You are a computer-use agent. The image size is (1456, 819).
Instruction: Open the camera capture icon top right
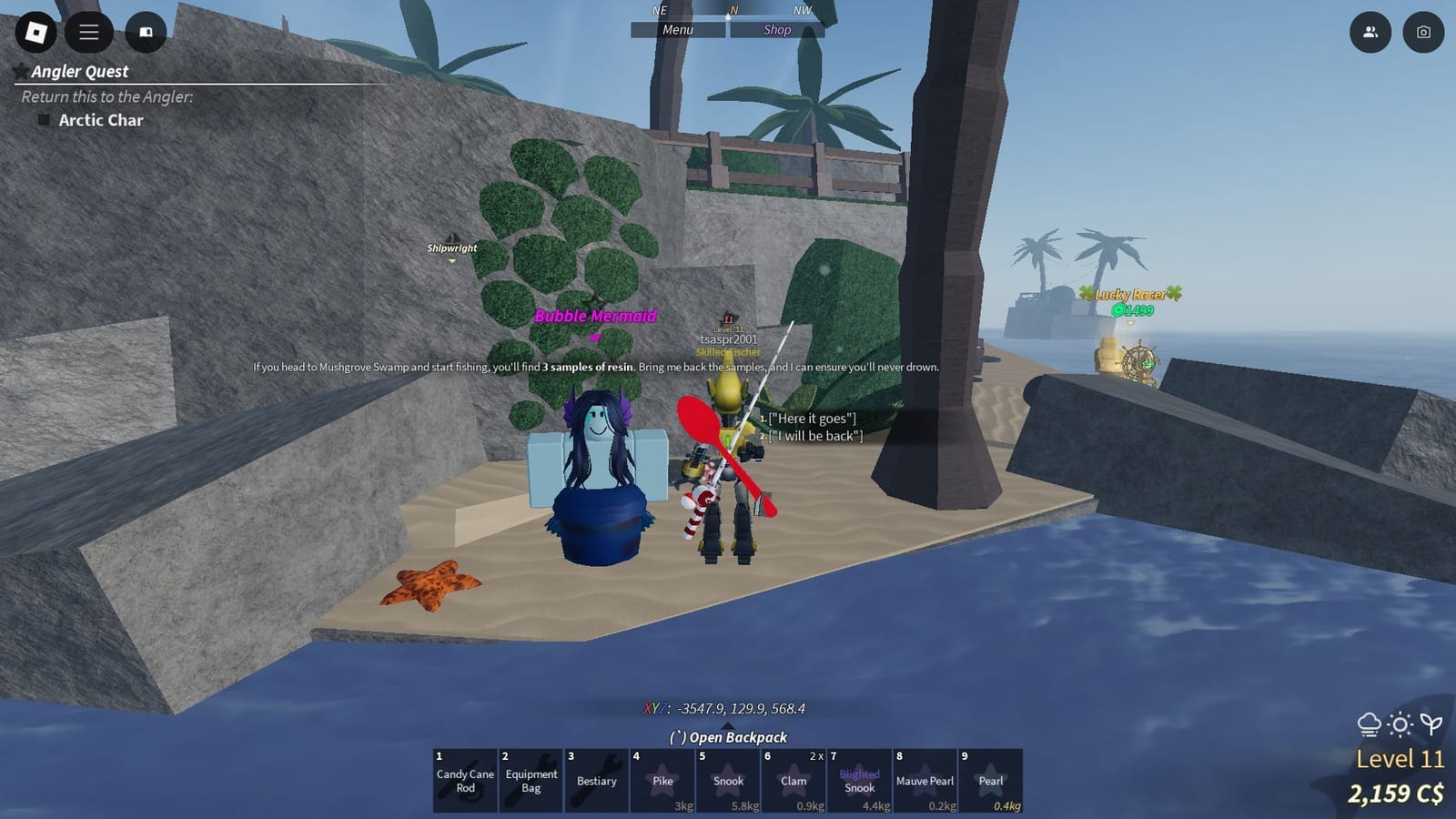(1423, 33)
